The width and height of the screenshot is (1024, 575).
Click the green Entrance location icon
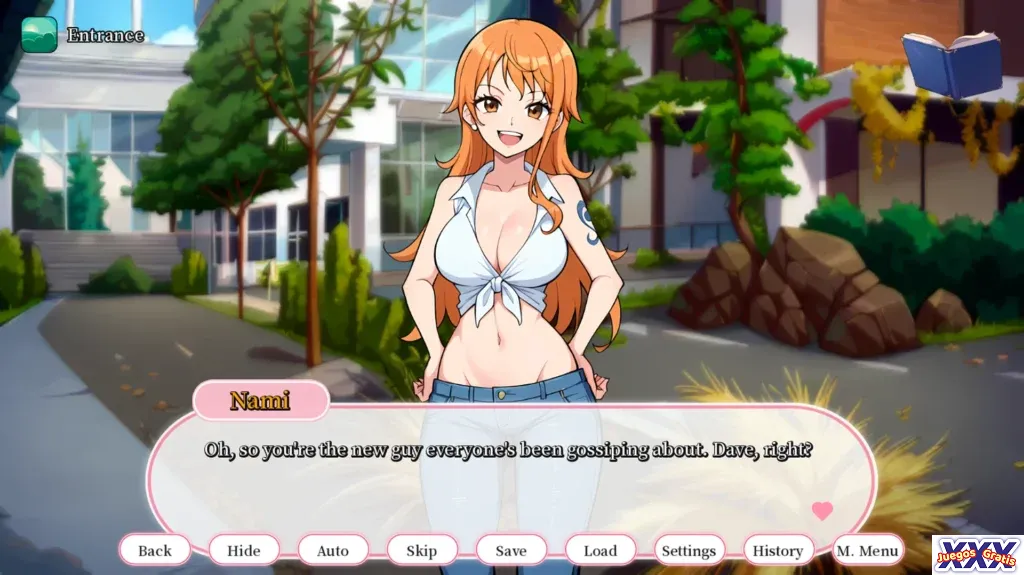tap(40, 35)
